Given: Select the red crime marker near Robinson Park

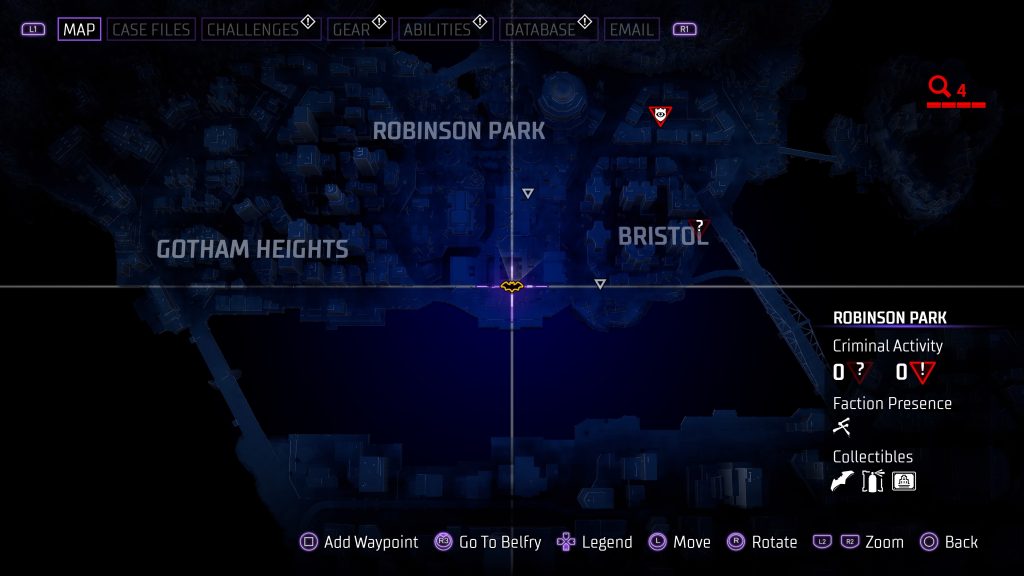Looking at the screenshot, I should [660, 116].
